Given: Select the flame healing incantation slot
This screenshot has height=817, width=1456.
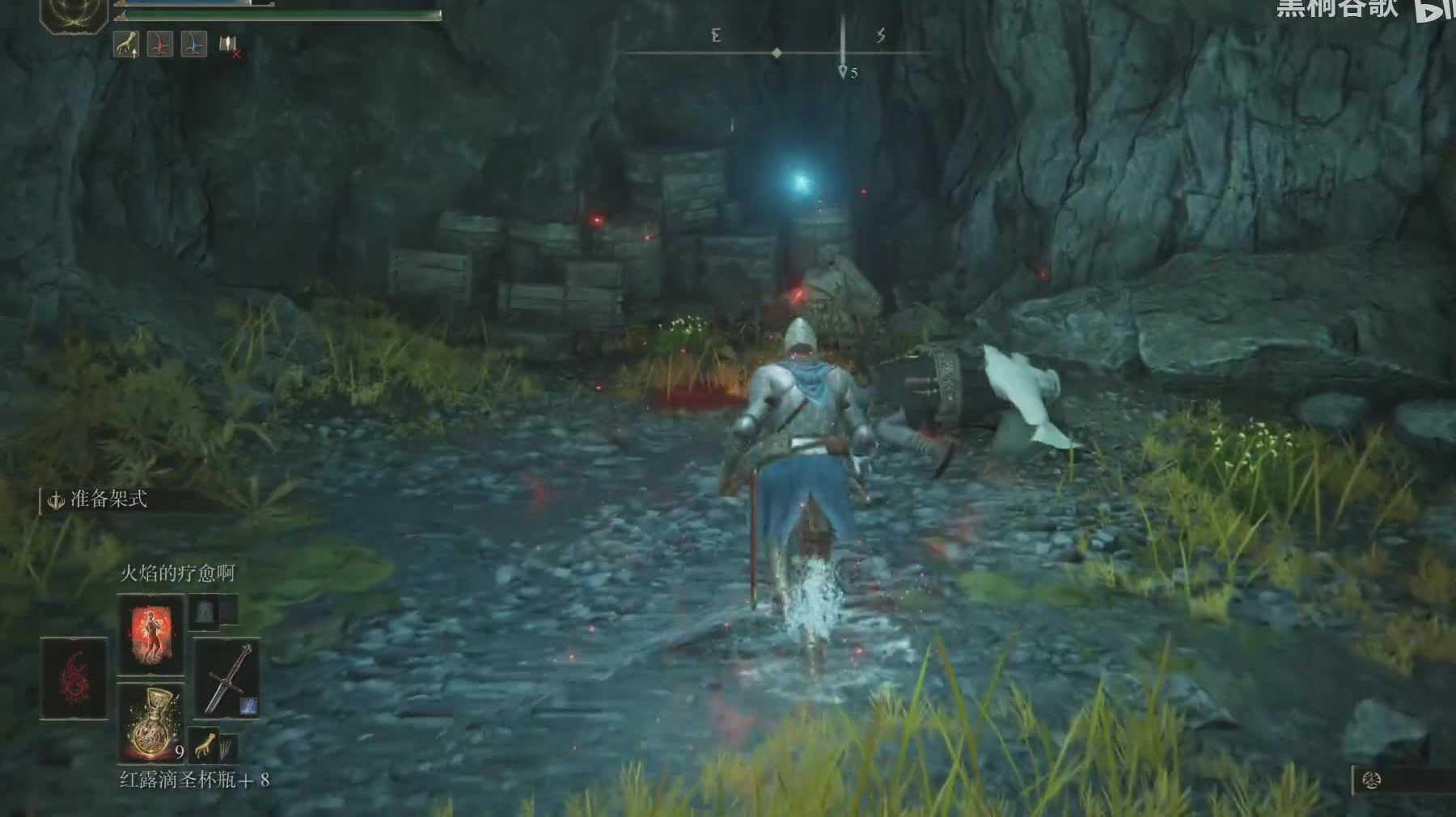Looking at the screenshot, I should tap(150, 634).
